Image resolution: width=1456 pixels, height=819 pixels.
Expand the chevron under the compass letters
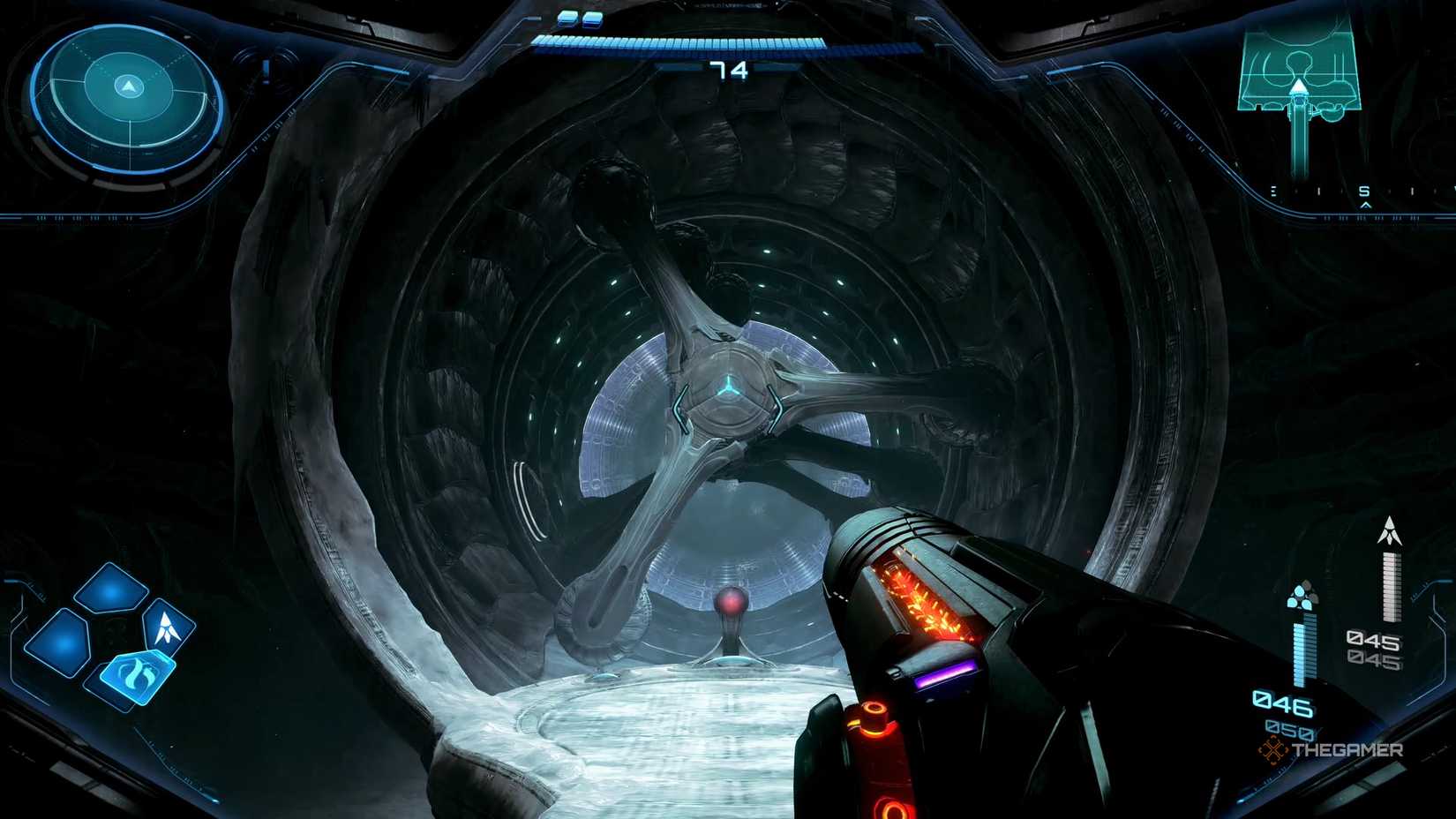click(1366, 205)
